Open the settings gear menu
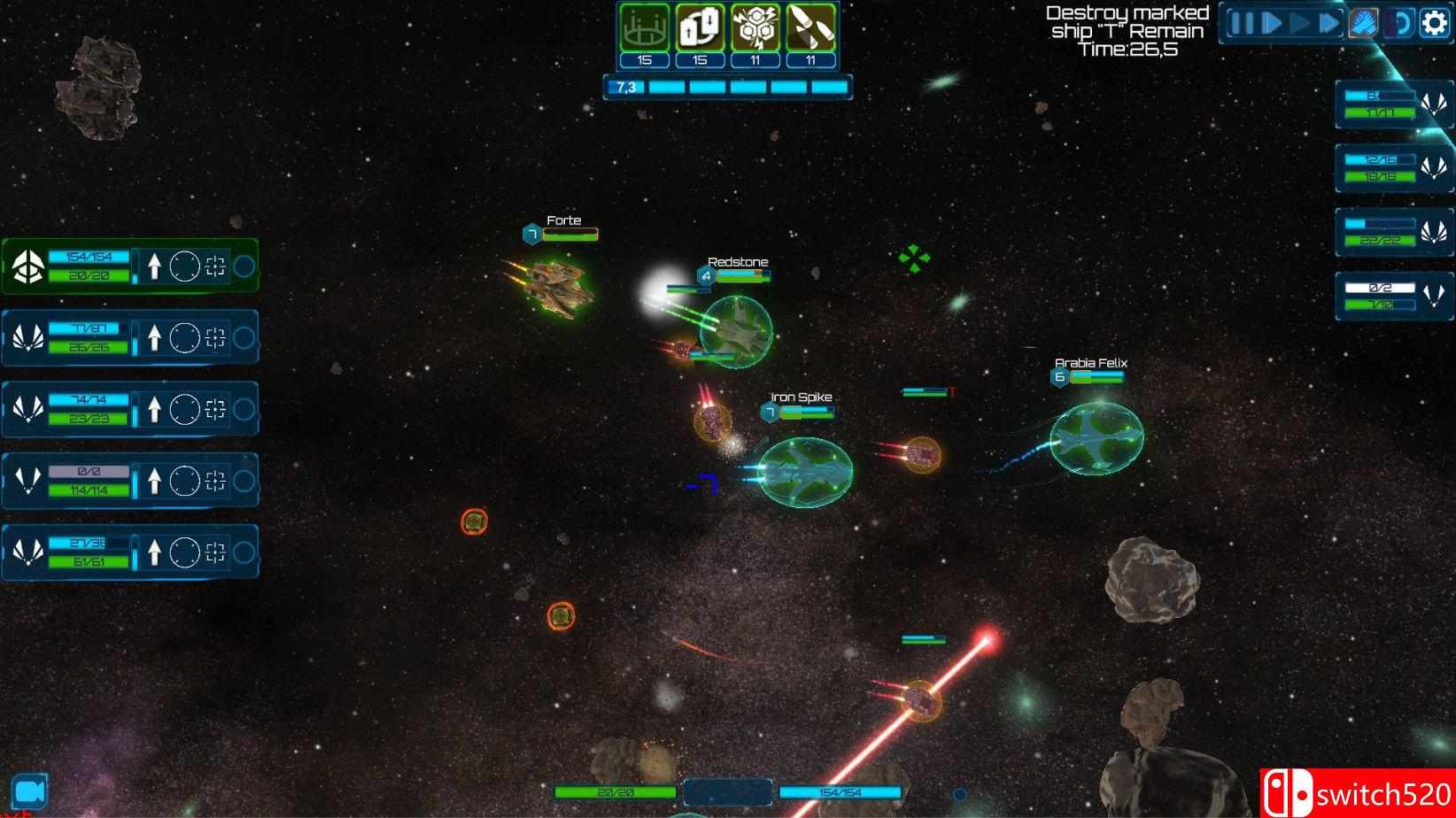This screenshot has height=818, width=1456. click(1435, 23)
